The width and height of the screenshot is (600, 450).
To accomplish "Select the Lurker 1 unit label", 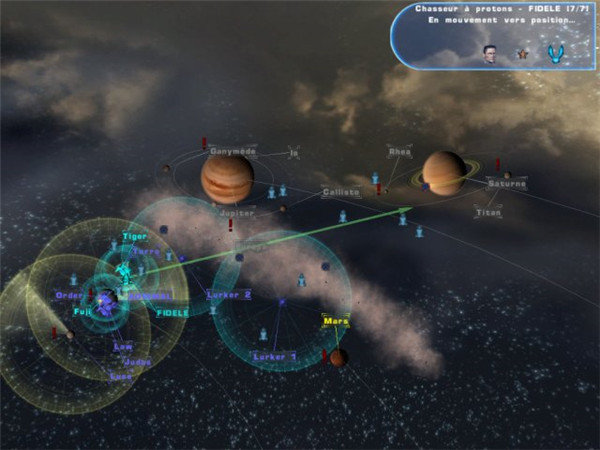I will (274, 356).
